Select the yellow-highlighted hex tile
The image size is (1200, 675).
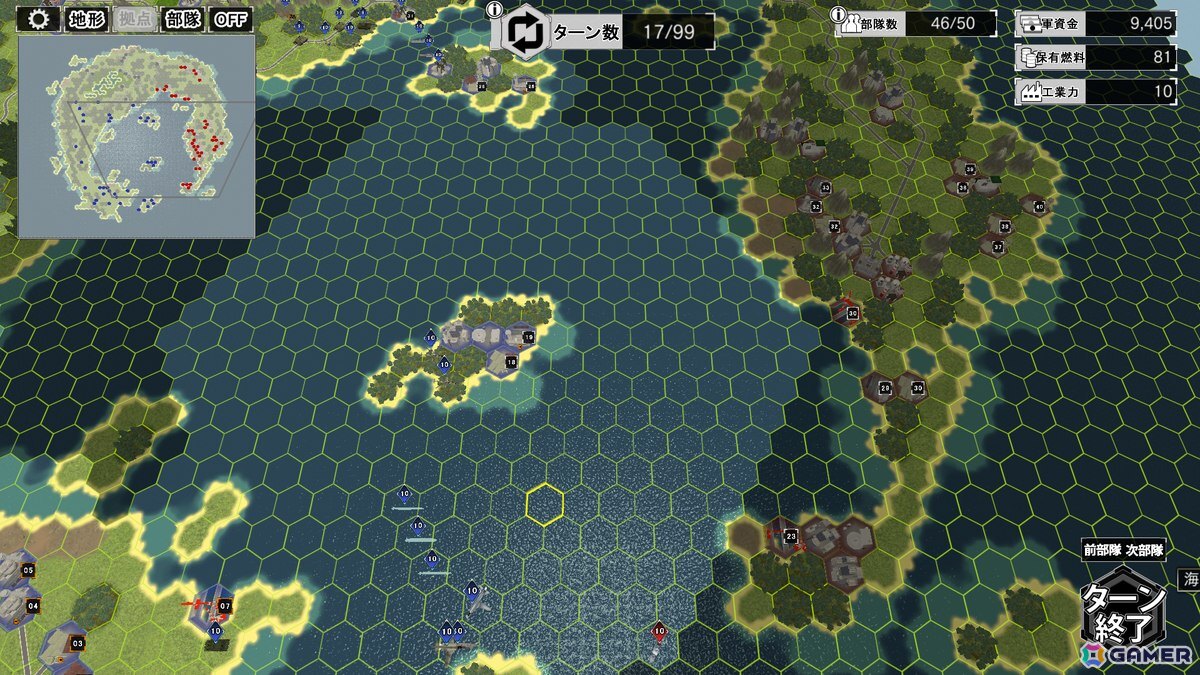click(545, 504)
